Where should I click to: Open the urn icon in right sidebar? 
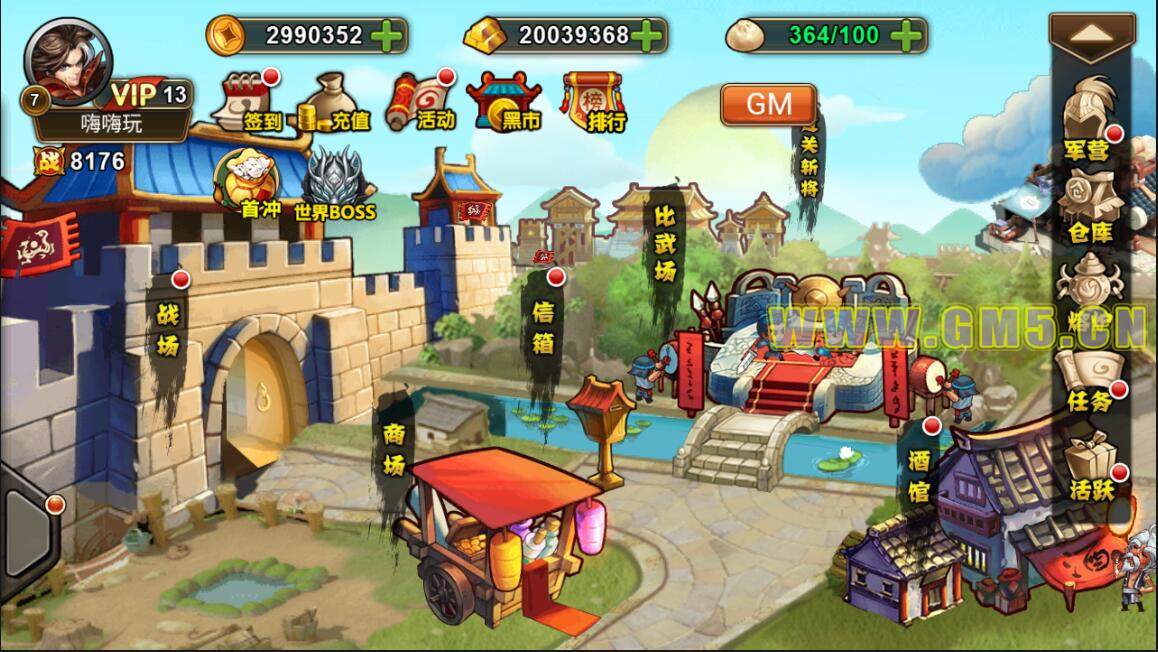click(1088, 288)
